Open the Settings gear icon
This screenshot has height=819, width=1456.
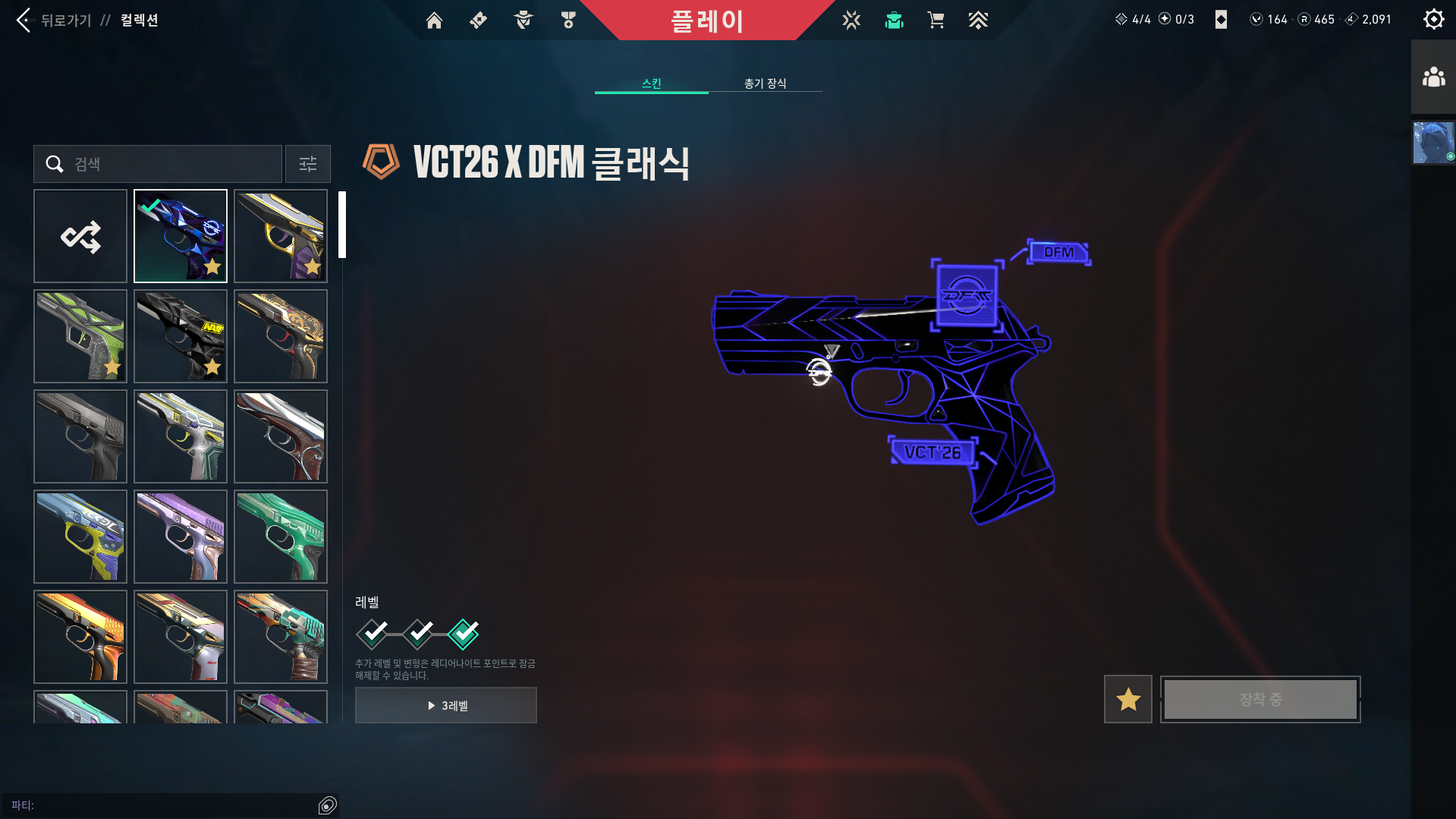tap(1433, 19)
